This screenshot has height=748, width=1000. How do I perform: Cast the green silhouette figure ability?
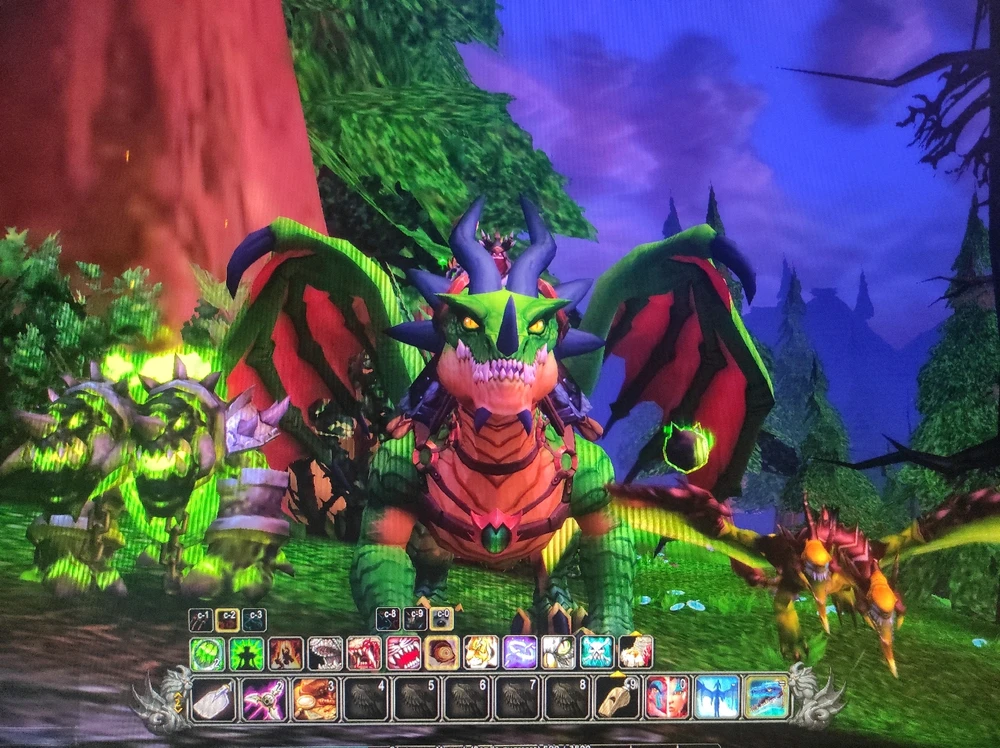[x=246, y=653]
